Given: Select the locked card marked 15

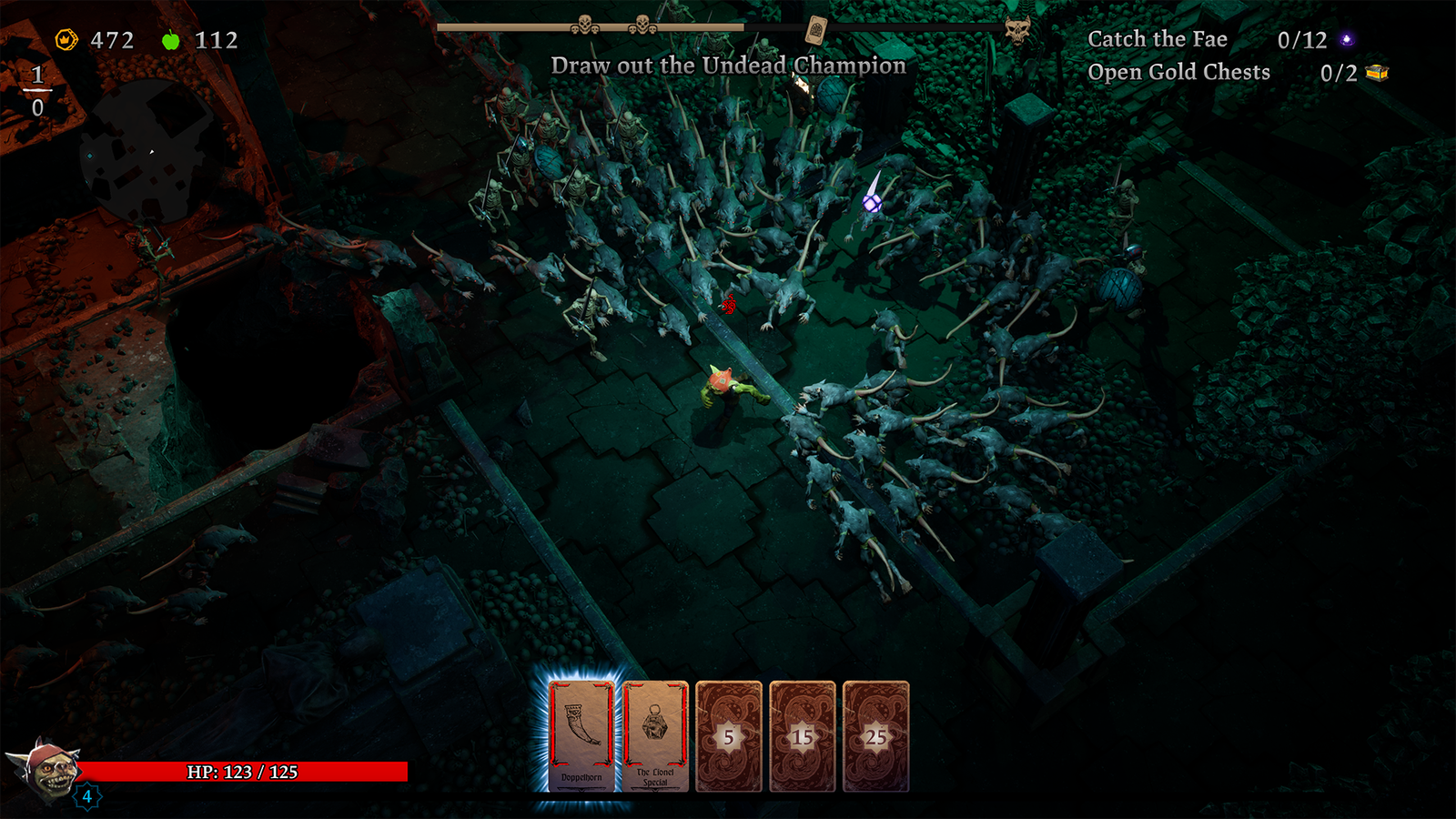Looking at the screenshot, I should [x=803, y=736].
